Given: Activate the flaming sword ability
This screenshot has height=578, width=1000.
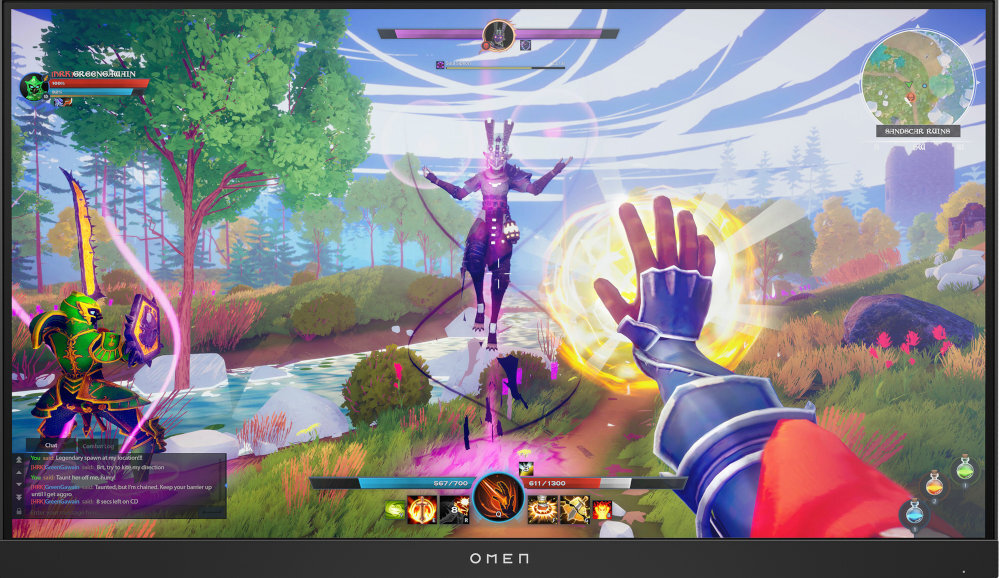Looking at the screenshot, I should [420, 511].
